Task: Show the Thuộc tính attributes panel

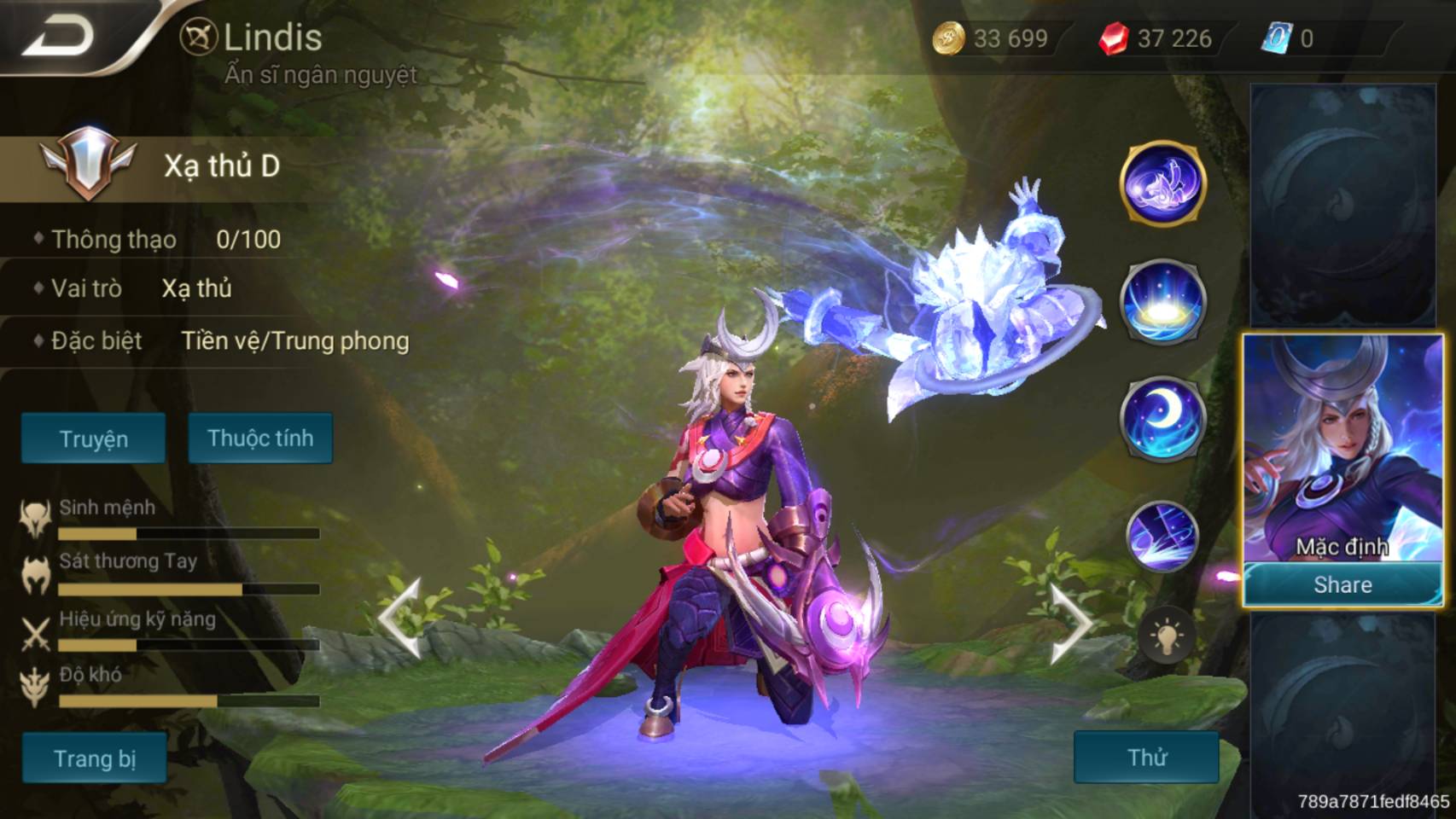Action: point(260,438)
